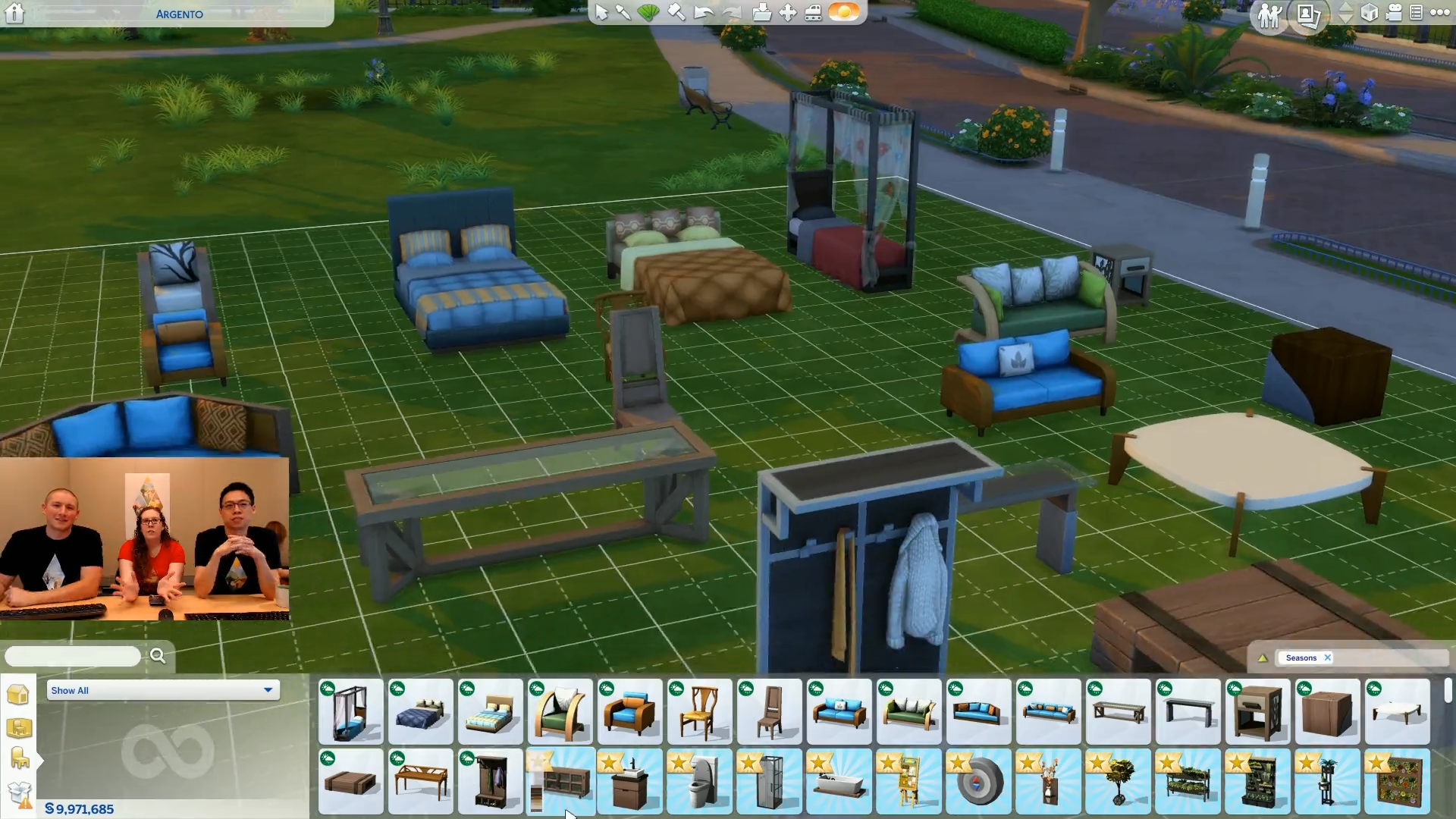
Task: Open the Bulldozer tool
Action: pos(814,13)
